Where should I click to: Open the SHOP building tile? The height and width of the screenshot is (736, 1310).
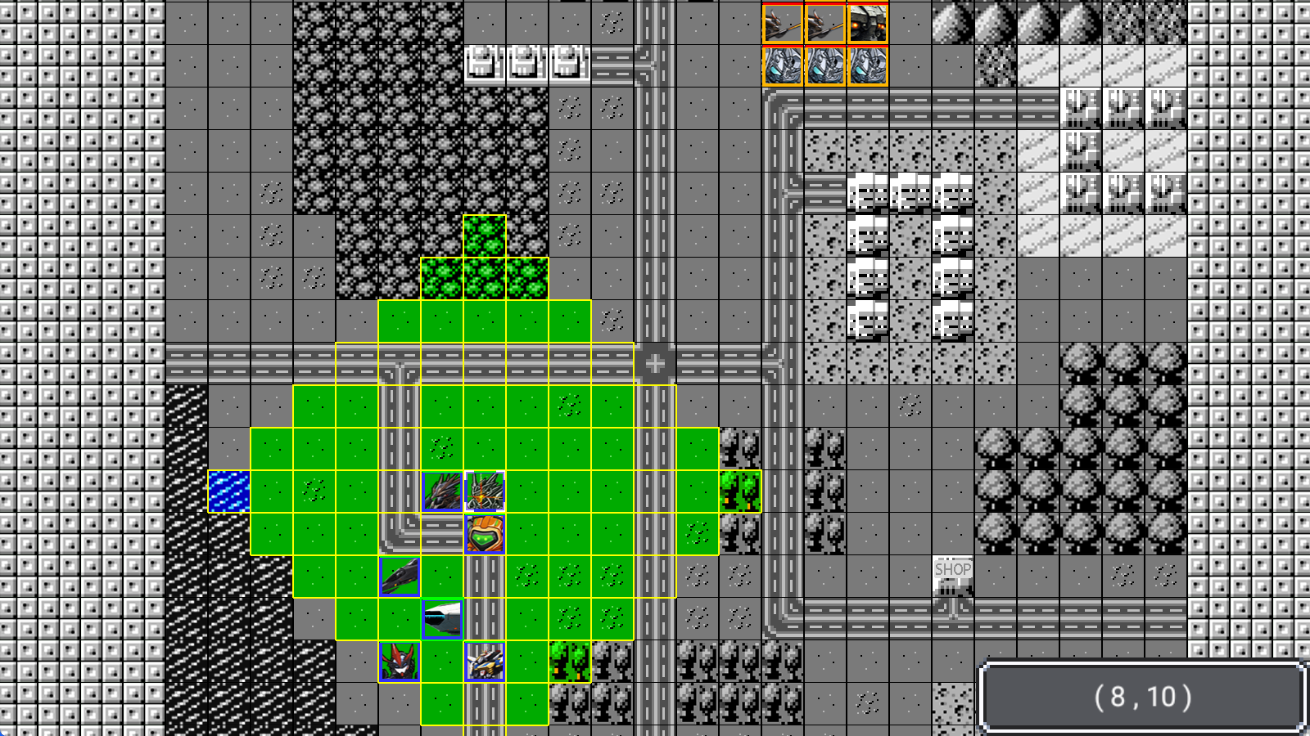[952, 577]
